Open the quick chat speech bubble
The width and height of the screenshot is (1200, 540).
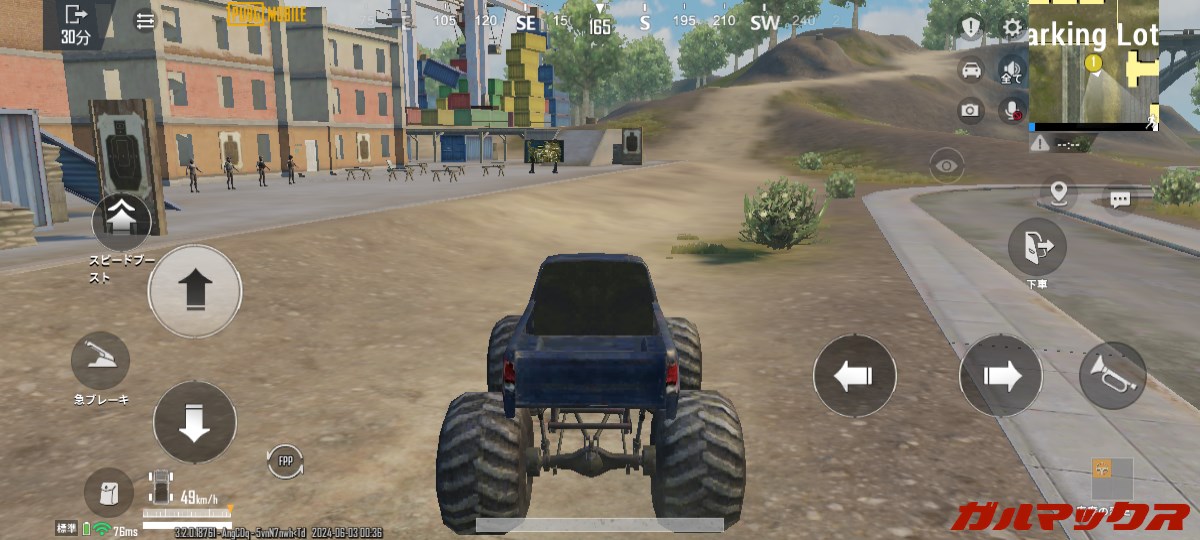pos(1120,199)
